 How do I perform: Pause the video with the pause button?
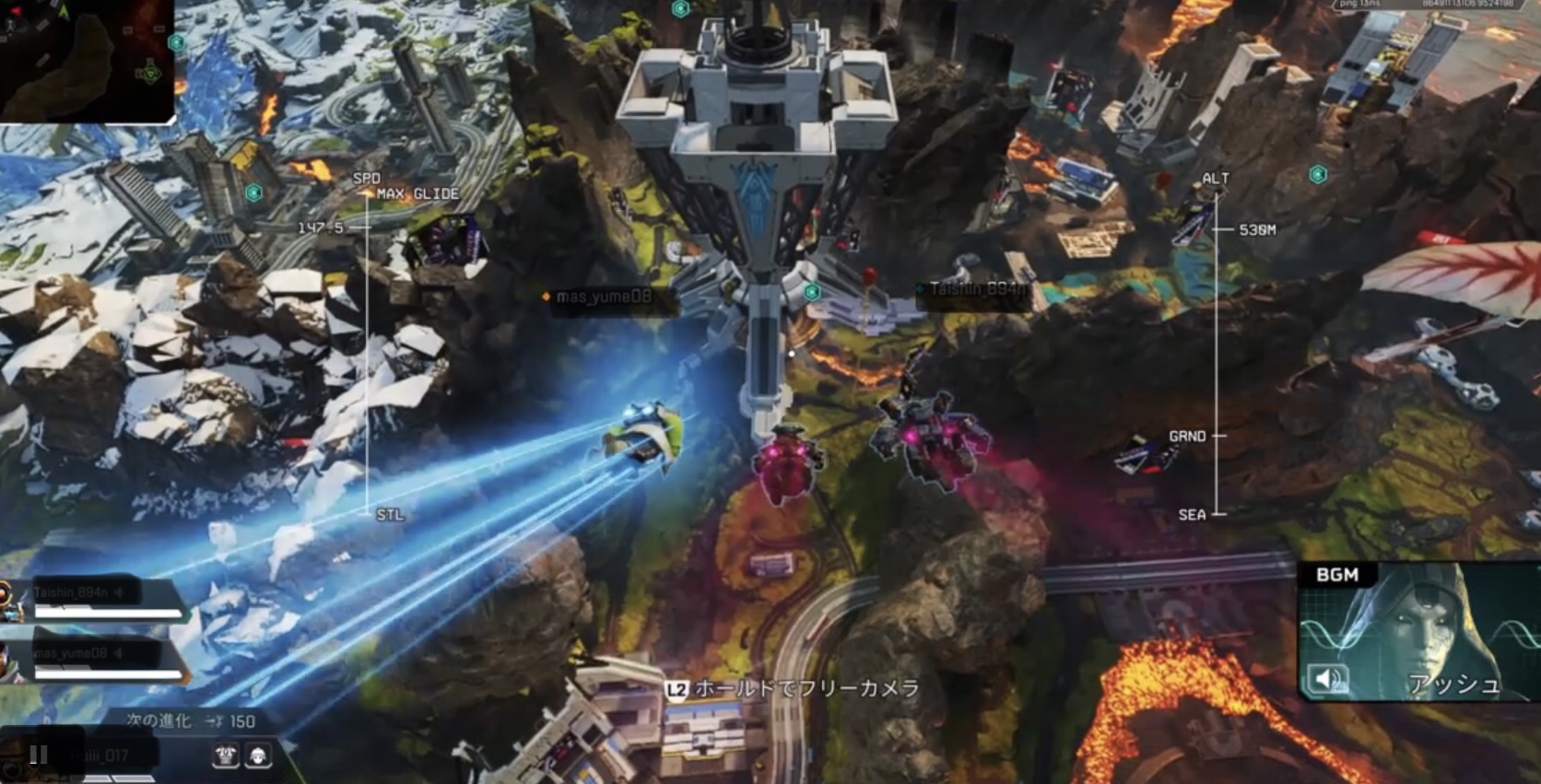tap(39, 755)
